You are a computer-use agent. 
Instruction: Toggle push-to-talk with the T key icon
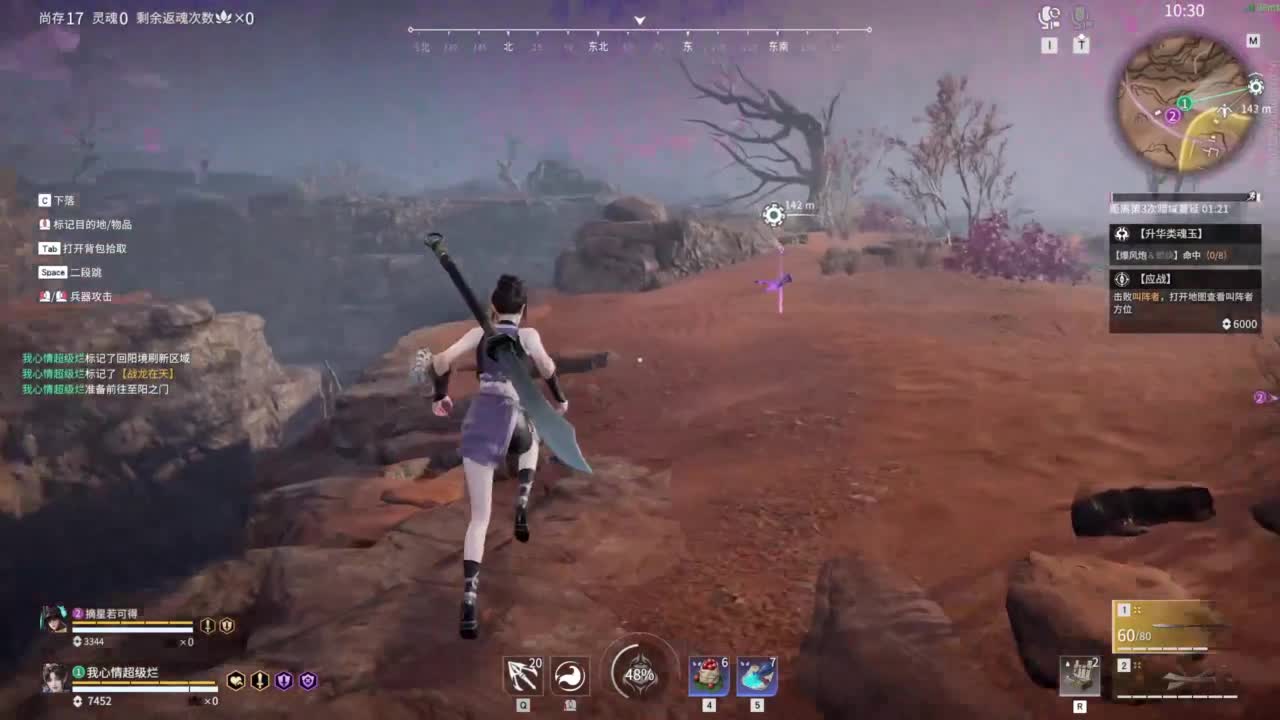[1081, 44]
